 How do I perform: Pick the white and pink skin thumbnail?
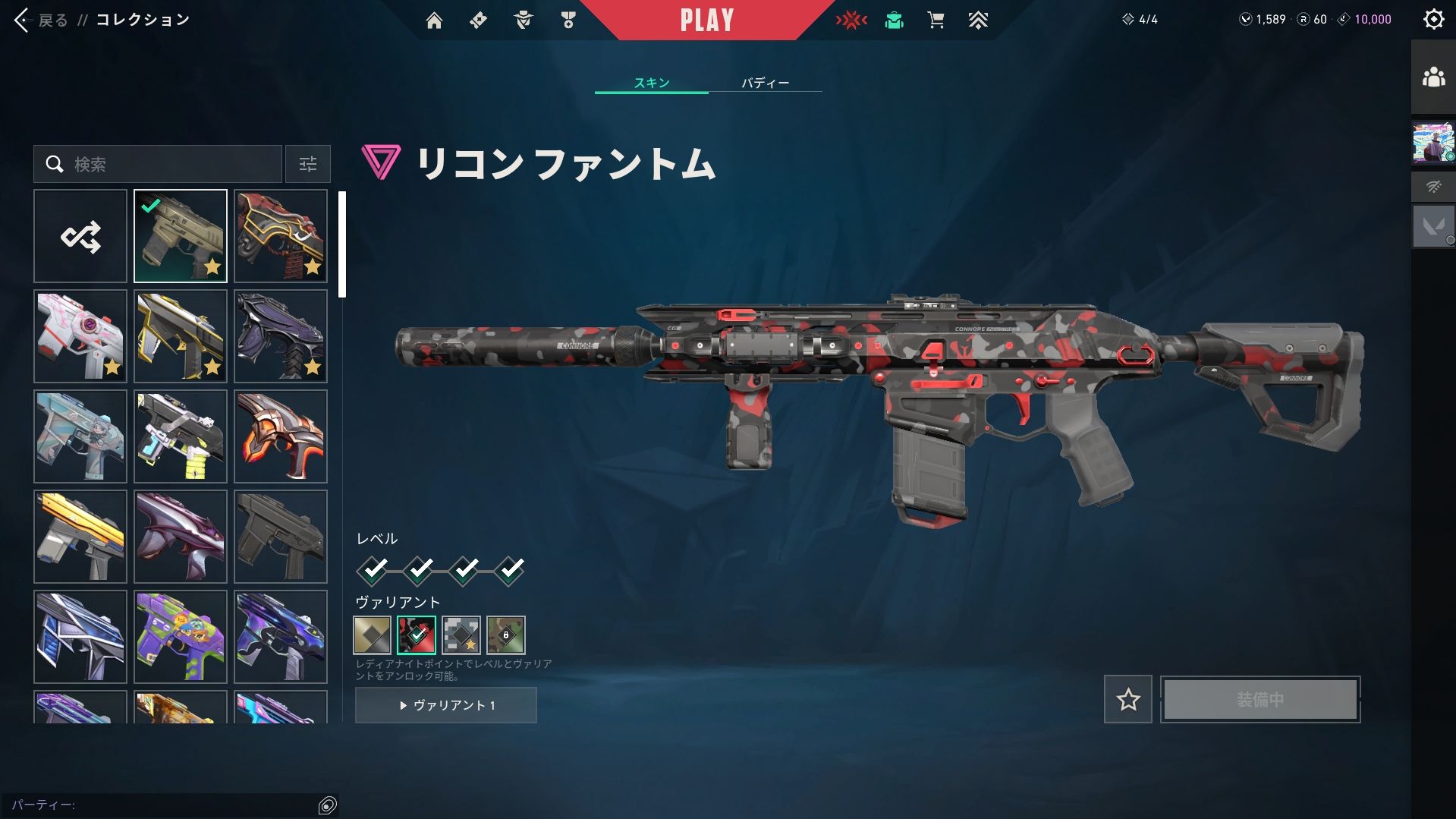[x=80, y=336]
